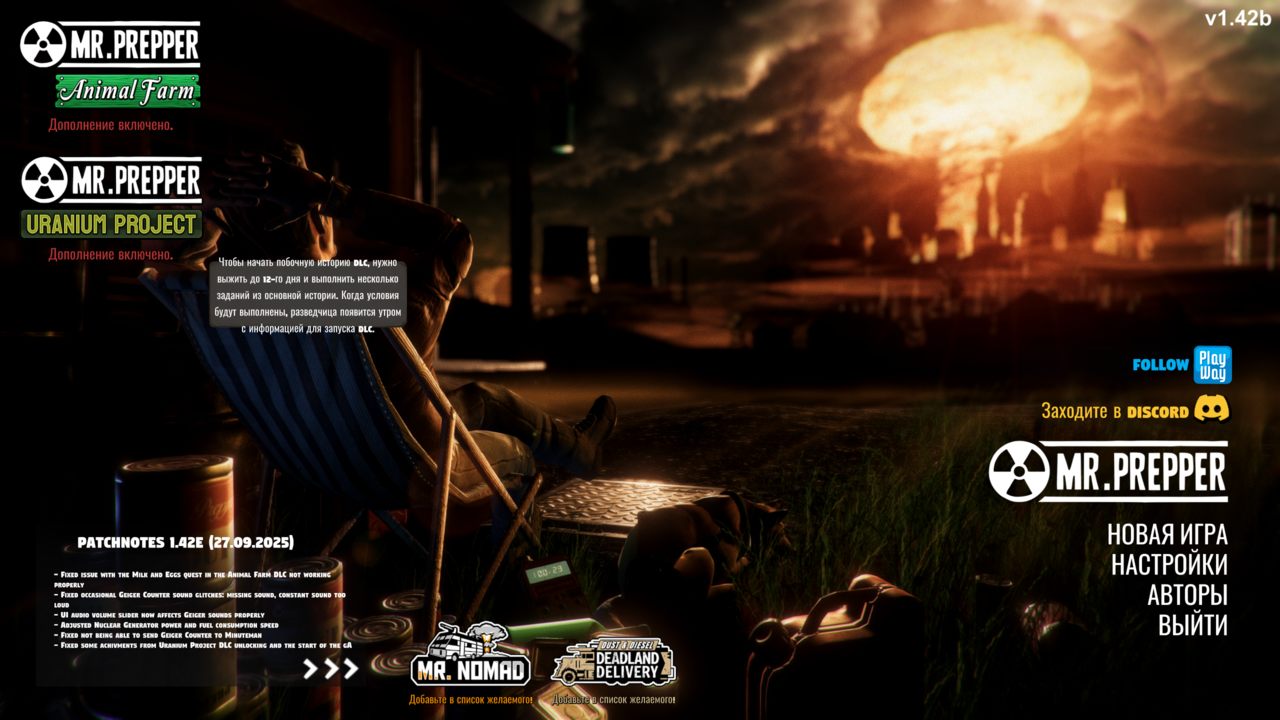This screenshot has height=720, width=1280.
Task: Show the Авторы credits screen
Action: click(1186, 595)
